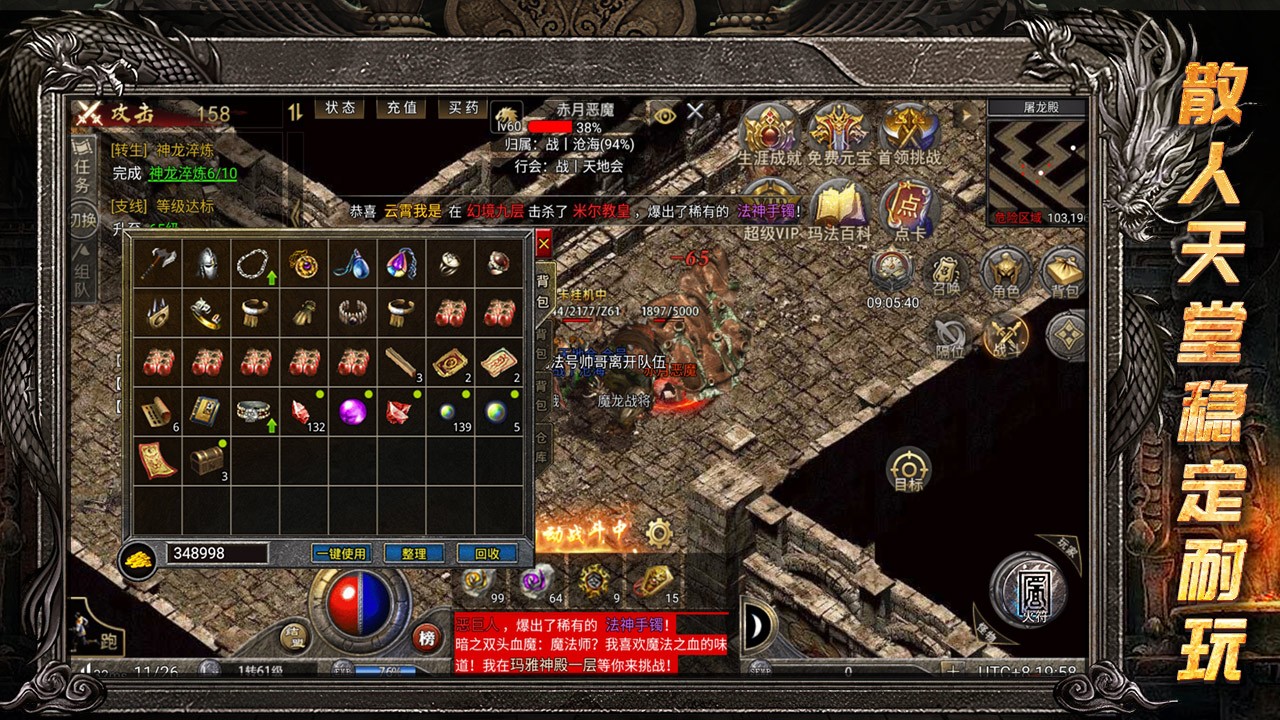Image resolution: width=1280 pixels, height=720 pixels.
Task: Choose the glowing purple orb item
Action: coord(352,410)
